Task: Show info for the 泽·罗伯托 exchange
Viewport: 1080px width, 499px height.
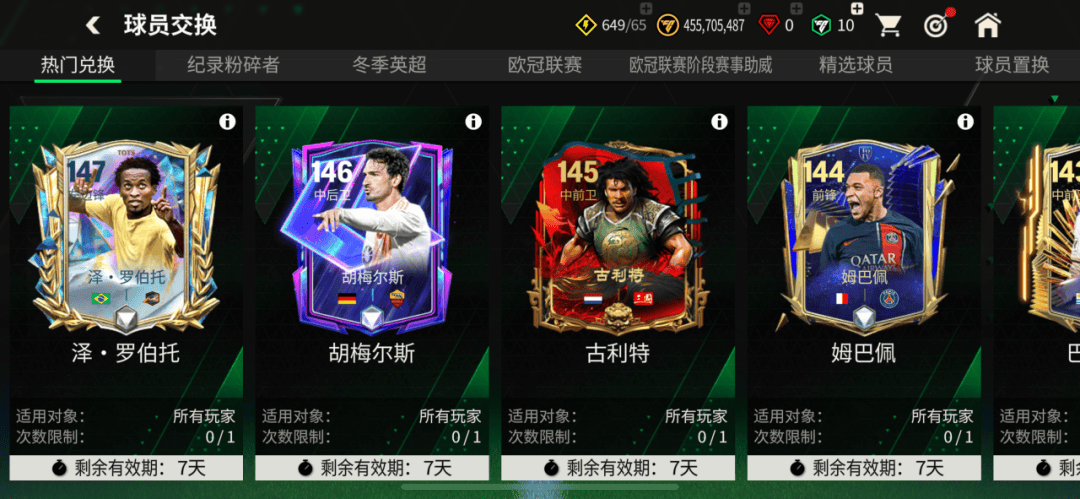Action: coord(227,122)
